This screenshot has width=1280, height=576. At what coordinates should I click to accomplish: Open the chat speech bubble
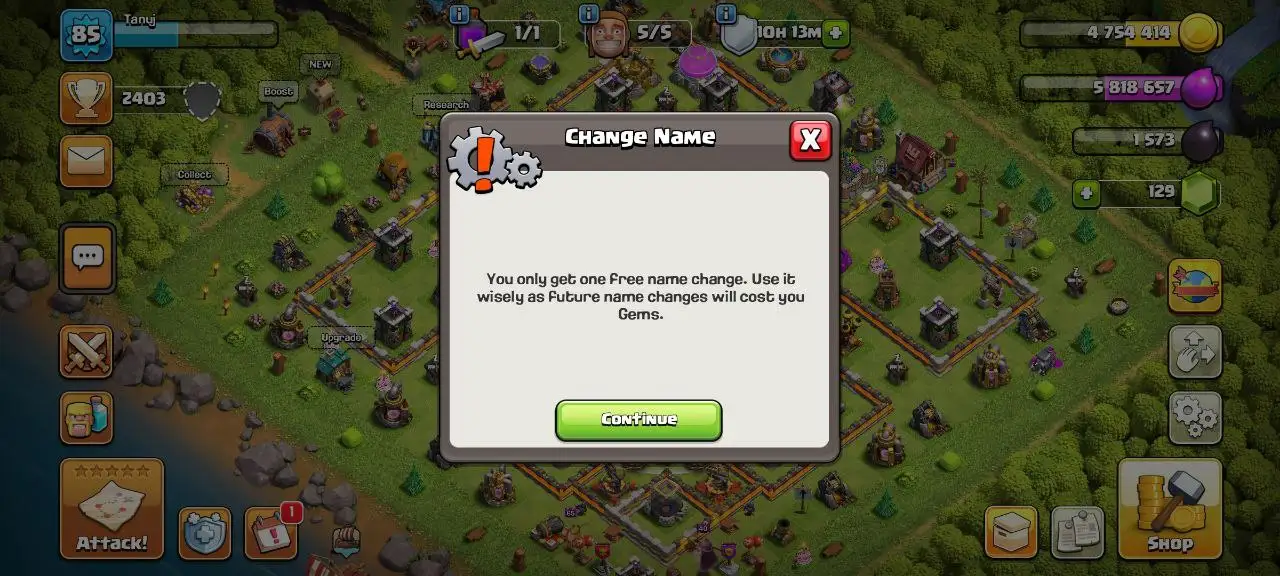(x=87, y=257)
